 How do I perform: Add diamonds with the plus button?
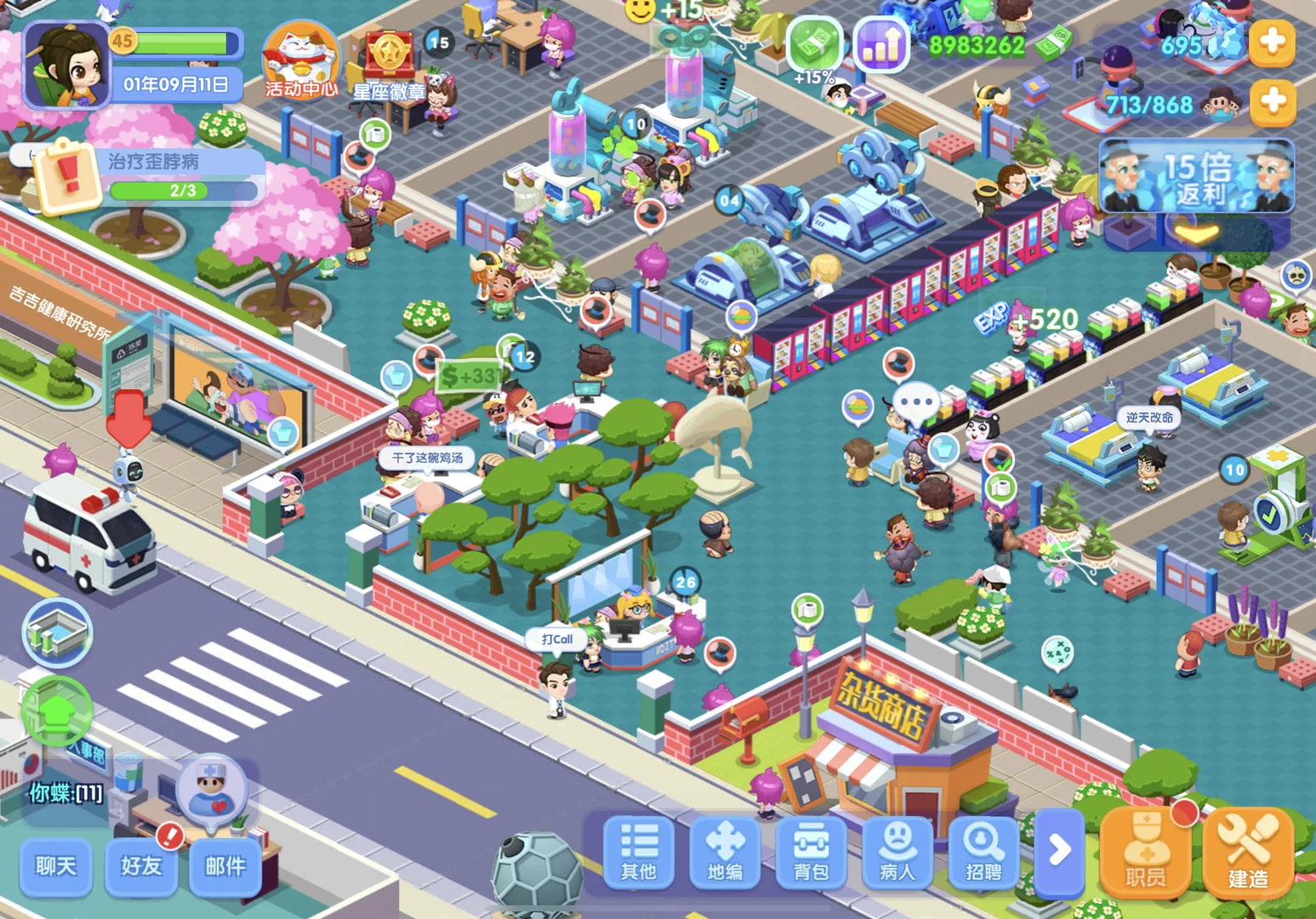tap(1272, 42)
